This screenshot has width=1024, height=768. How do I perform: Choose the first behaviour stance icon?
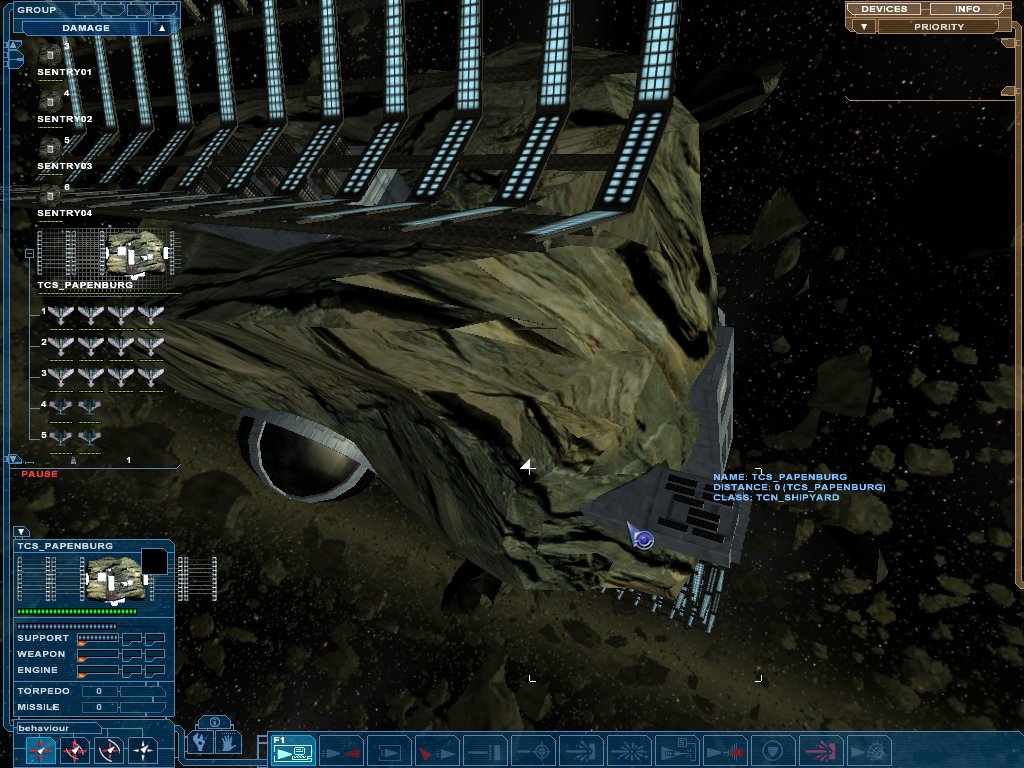pos(40,750)
